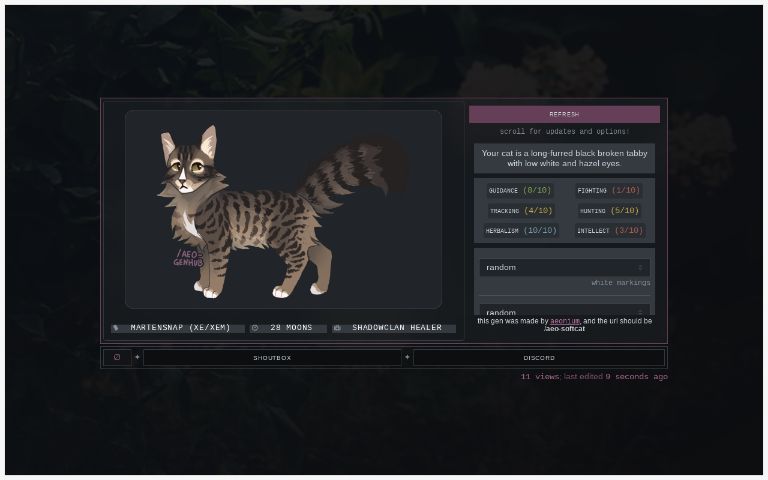Image resolution: width=768 pixels, height=480 pixels.
Task: Open the Discord link
Action: click(x=538, y=357)
